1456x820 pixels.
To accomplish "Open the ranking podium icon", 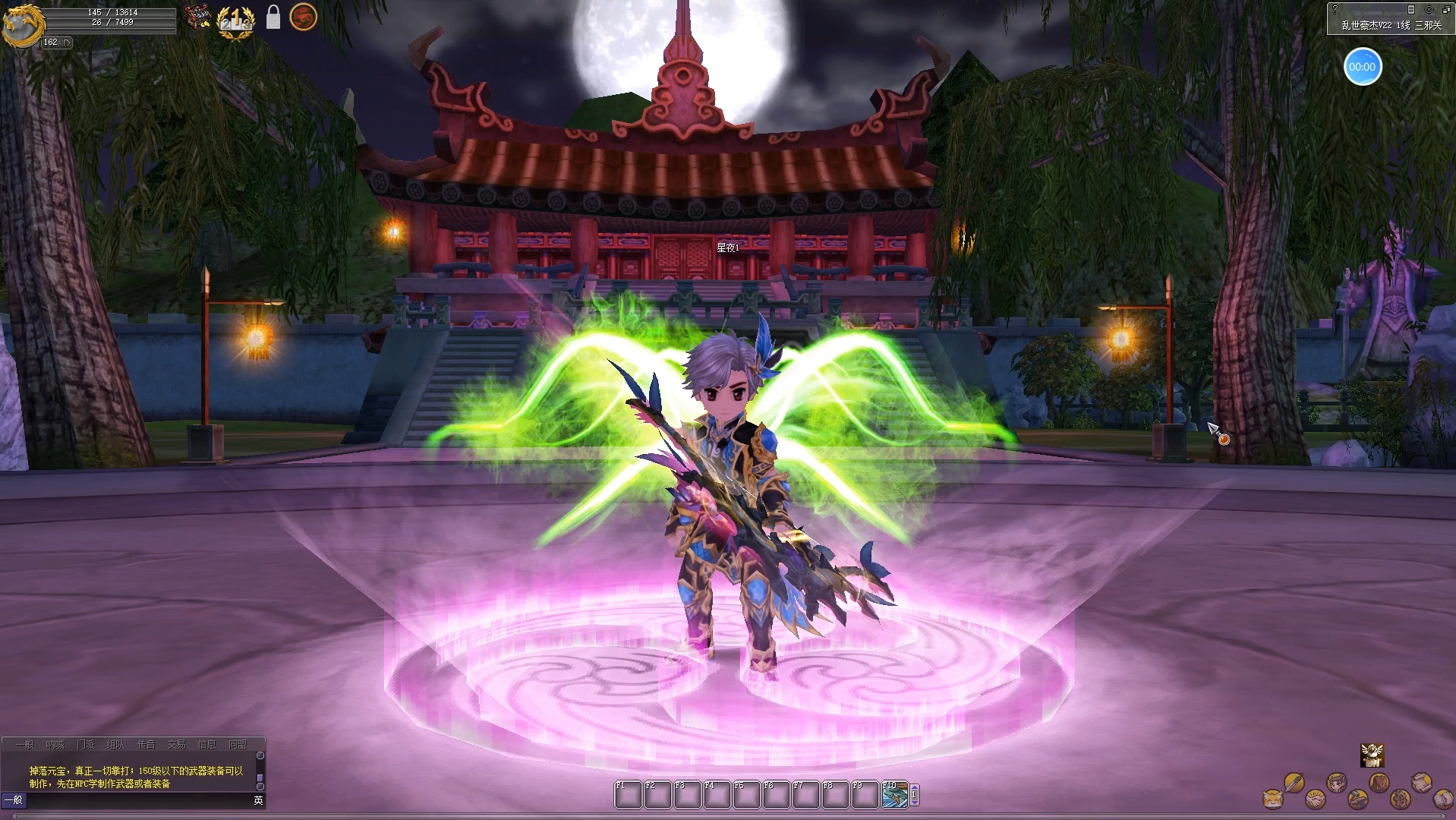I will 235,20.
